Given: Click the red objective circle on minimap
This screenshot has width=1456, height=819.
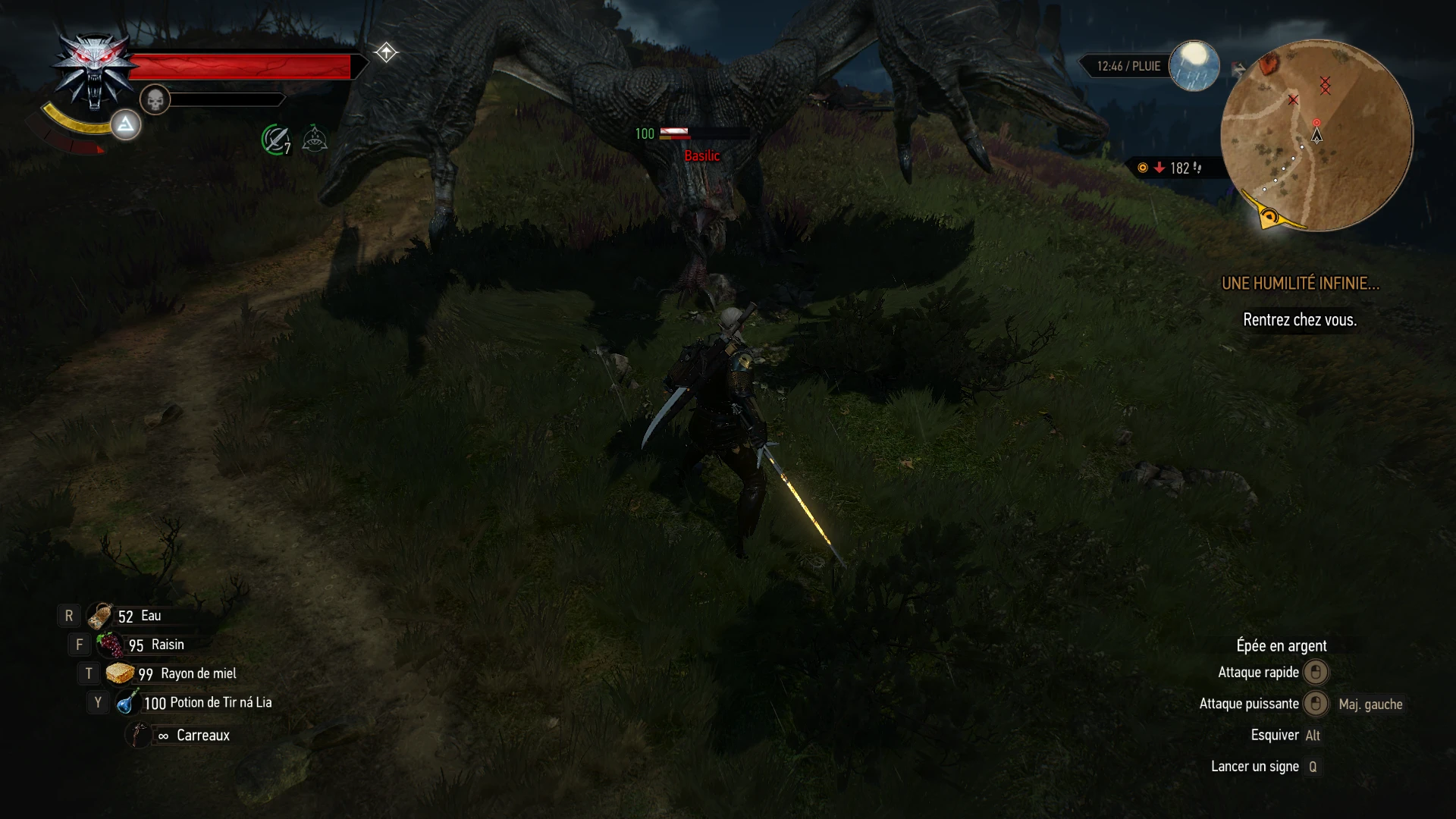Looking at the screenshot, I should (x=1316, y=121).
